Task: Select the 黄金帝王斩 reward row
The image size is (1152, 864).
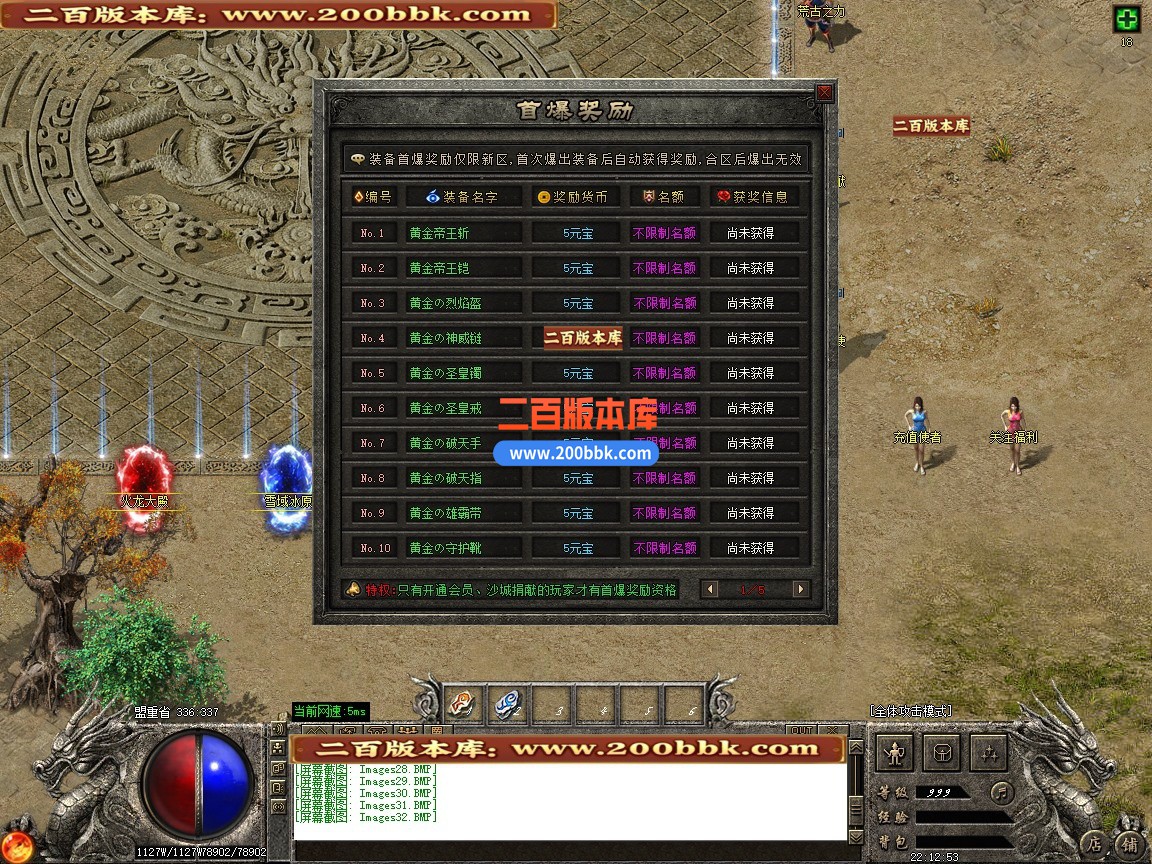Action: (x=464, y=233)
